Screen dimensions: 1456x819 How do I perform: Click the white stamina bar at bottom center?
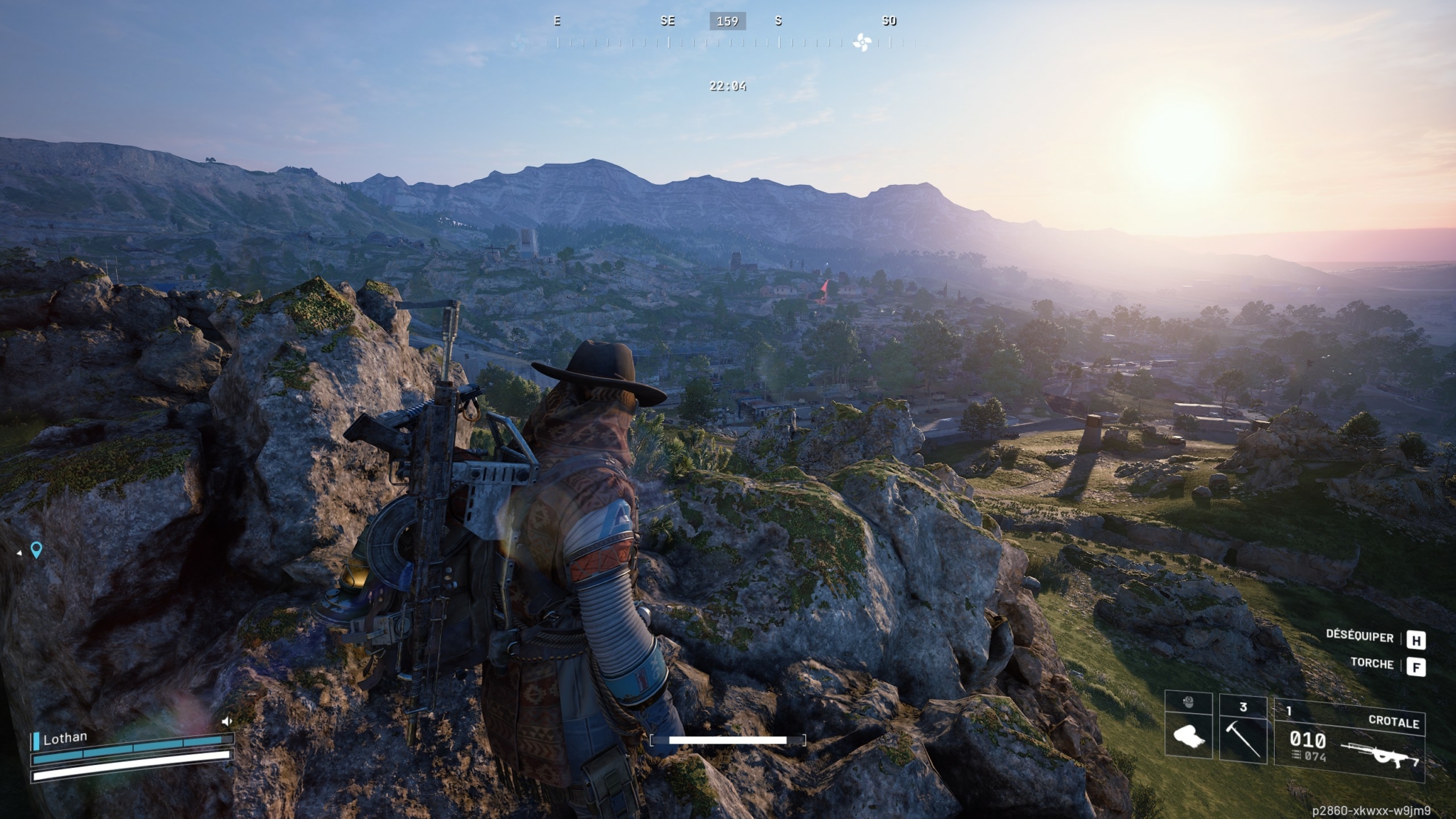pyautogui.click(x=728, y=740)
